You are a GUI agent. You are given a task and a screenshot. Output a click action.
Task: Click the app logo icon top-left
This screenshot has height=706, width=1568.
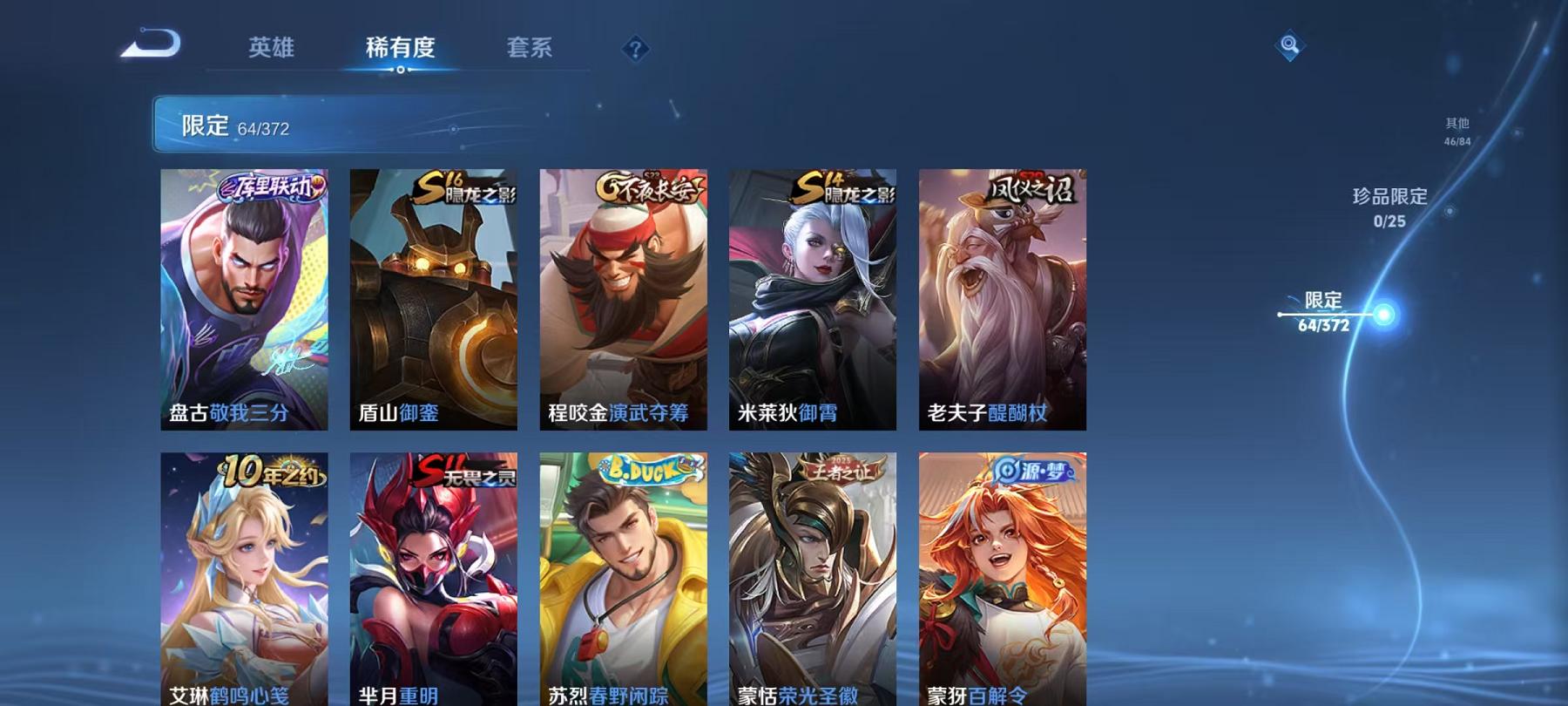(x=148, y=44)
